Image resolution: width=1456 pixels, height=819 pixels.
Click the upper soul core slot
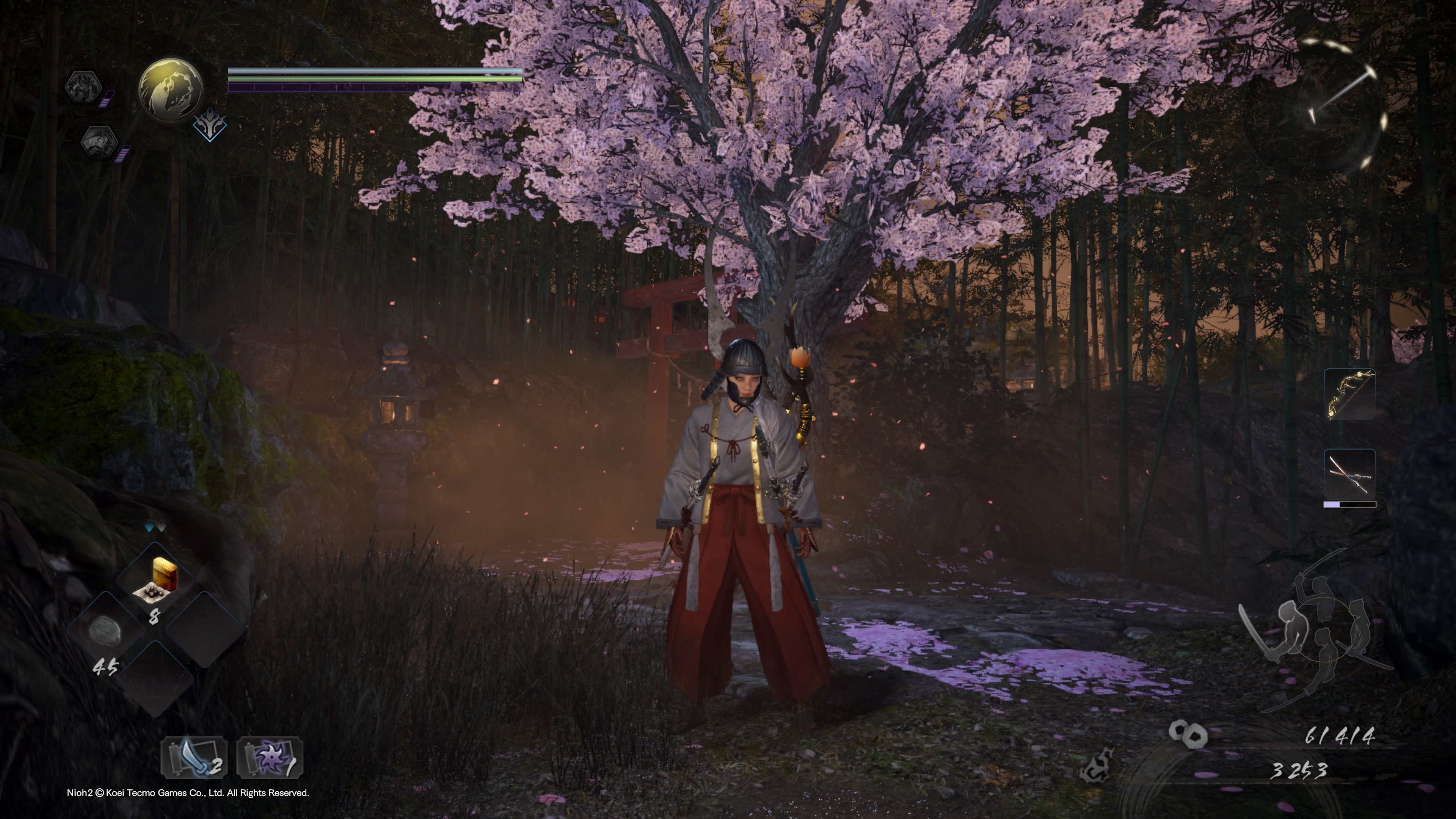(85, 87)
